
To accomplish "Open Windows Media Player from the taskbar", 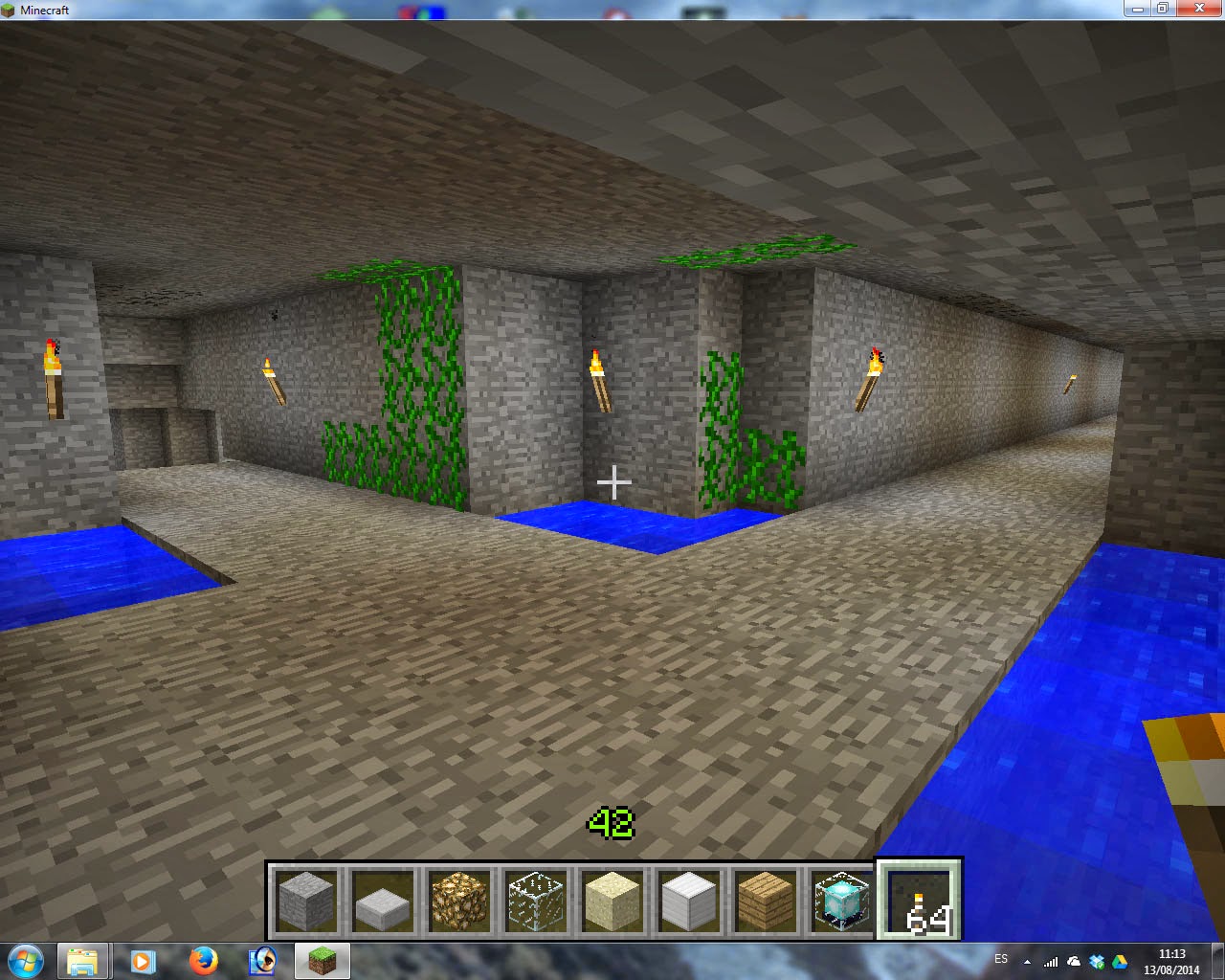I will coord(144,961).
